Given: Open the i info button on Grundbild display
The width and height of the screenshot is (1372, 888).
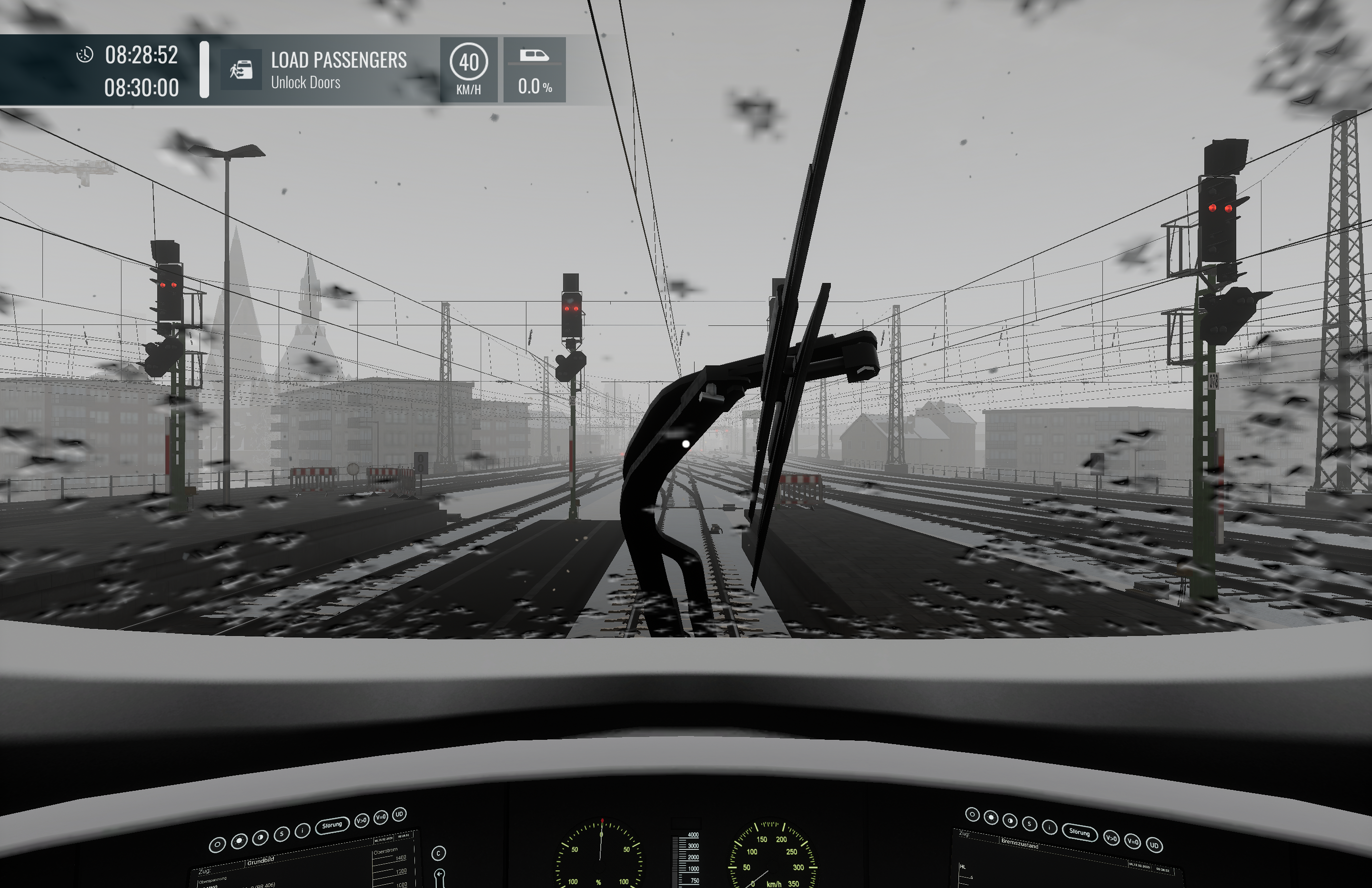Looking at the screenshot, I should click(x=302, y=830).
